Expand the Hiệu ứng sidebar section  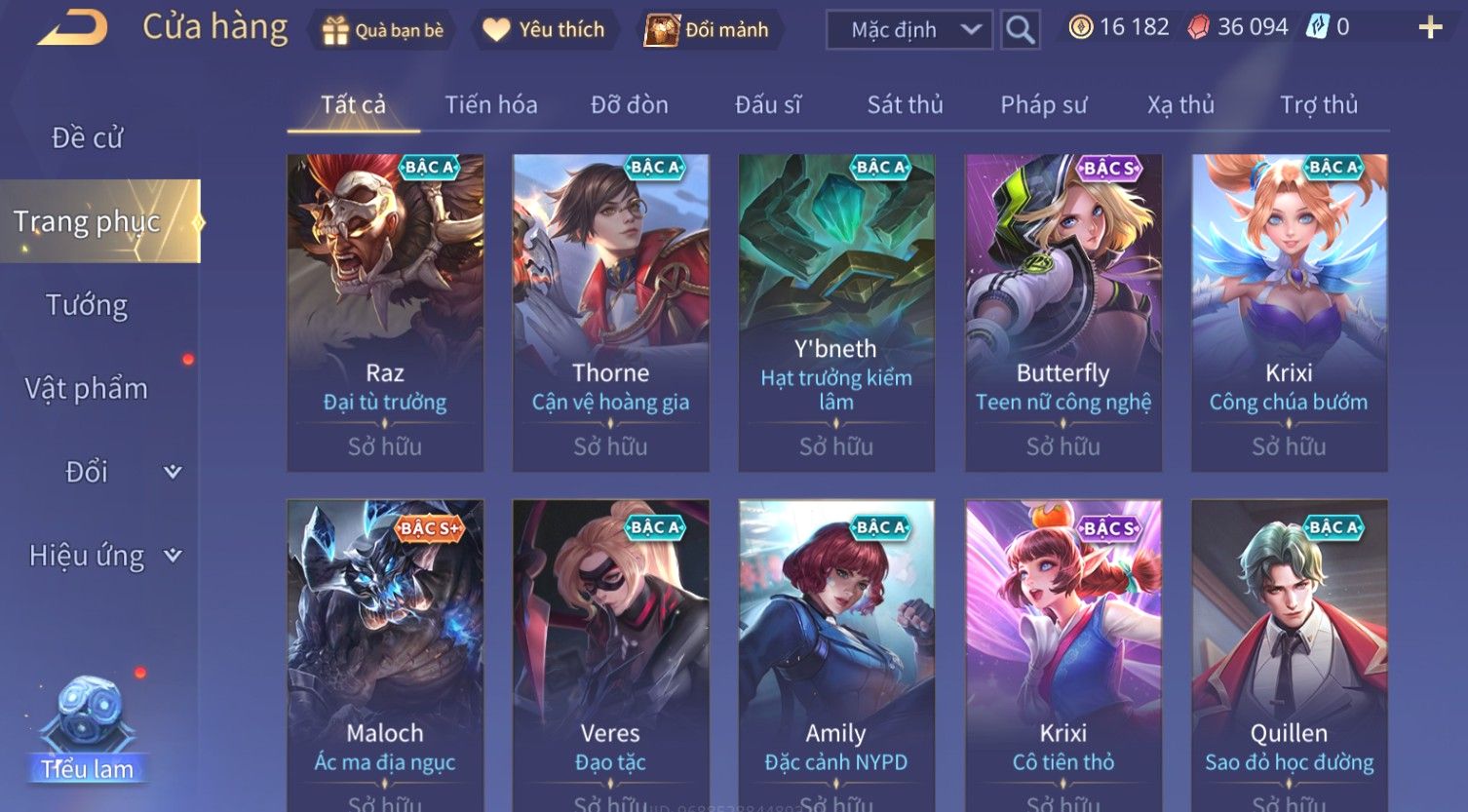pyautogui.click(x=103, y=556)
